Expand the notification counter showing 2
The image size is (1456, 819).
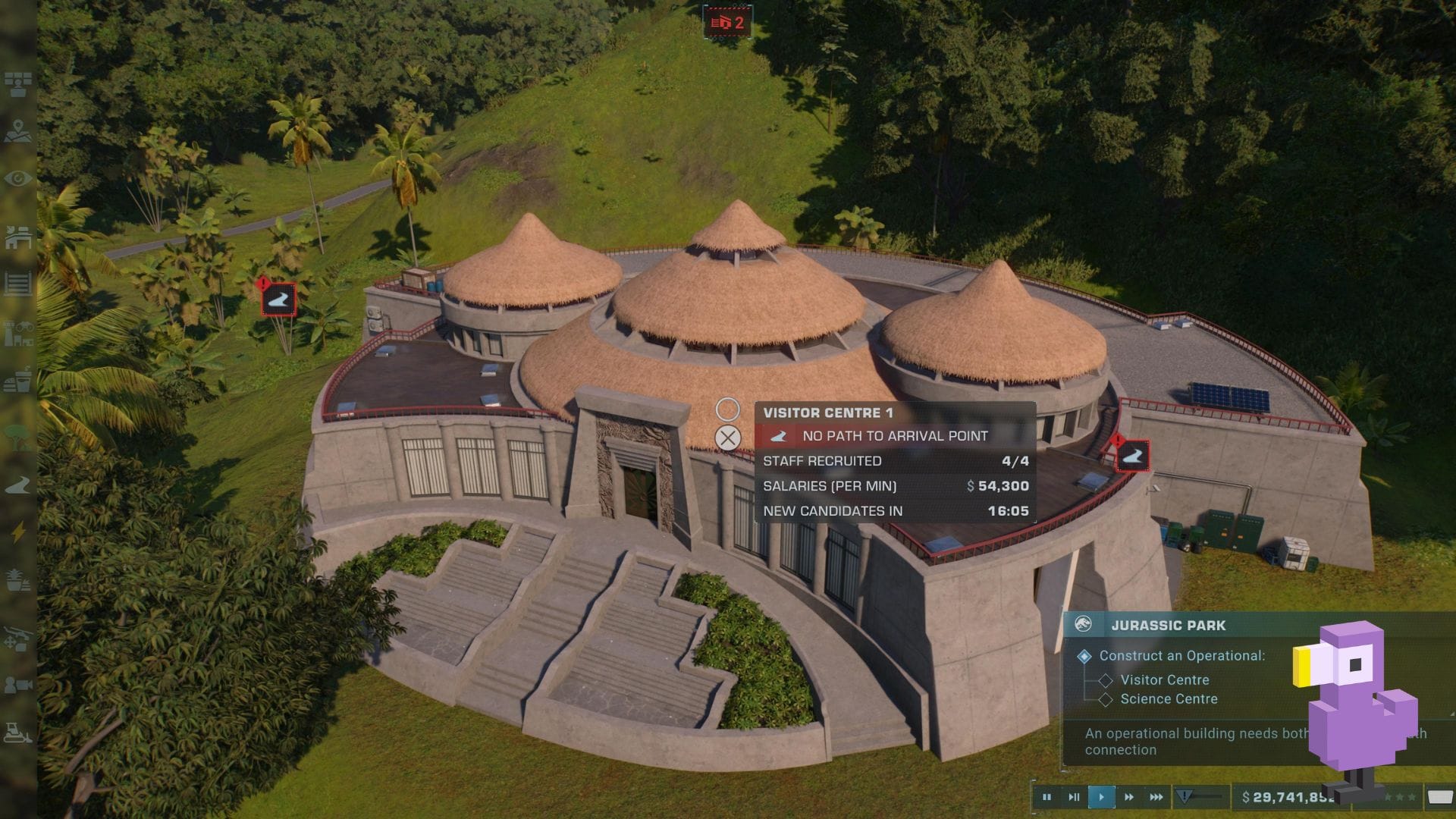pos(728,23)
